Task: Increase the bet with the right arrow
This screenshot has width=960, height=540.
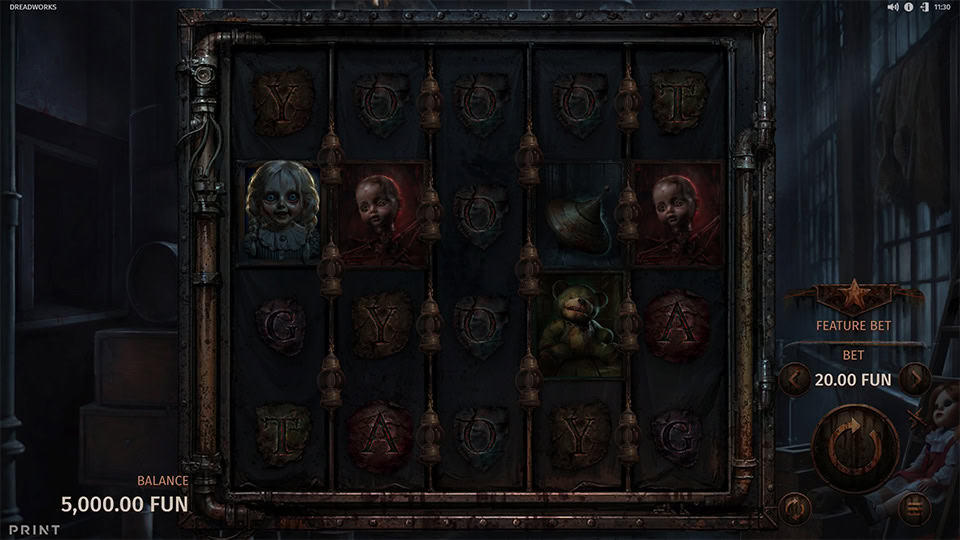Action: (913, 380)
